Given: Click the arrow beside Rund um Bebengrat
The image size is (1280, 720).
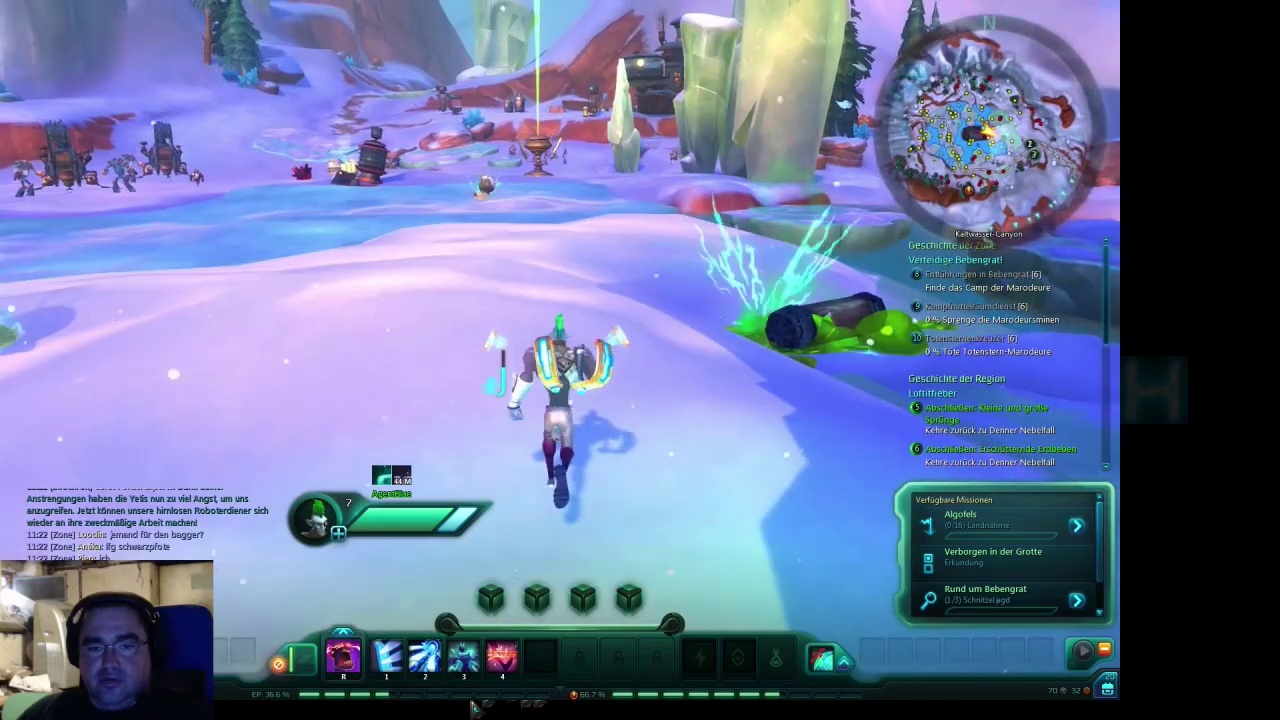Looking at the screenshot, I should click(x=1077, y=600).
